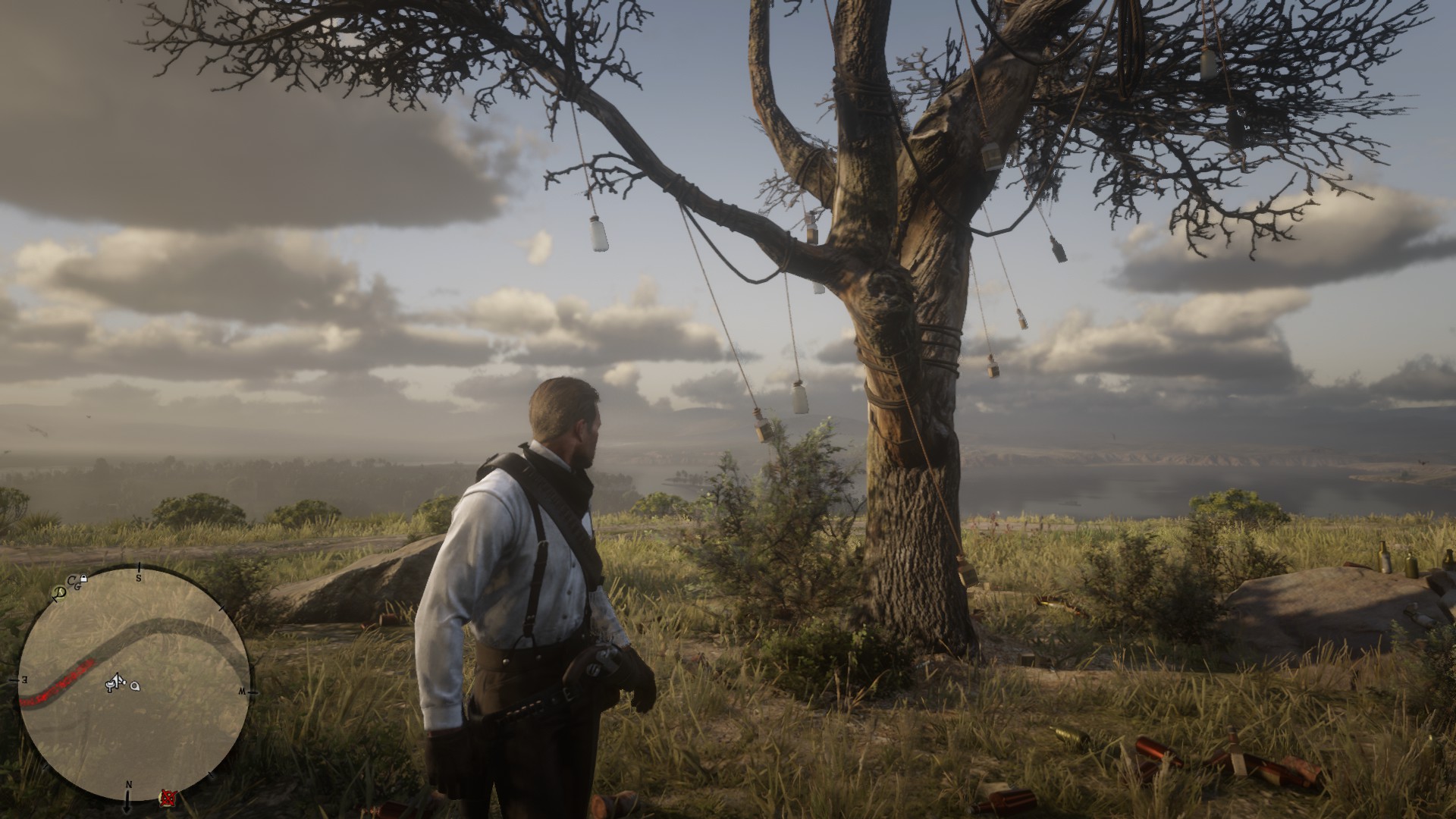The width and height of the screenshot is (1456, 819).
Task: Open the circular minimap
Action: tap(134, 682)
